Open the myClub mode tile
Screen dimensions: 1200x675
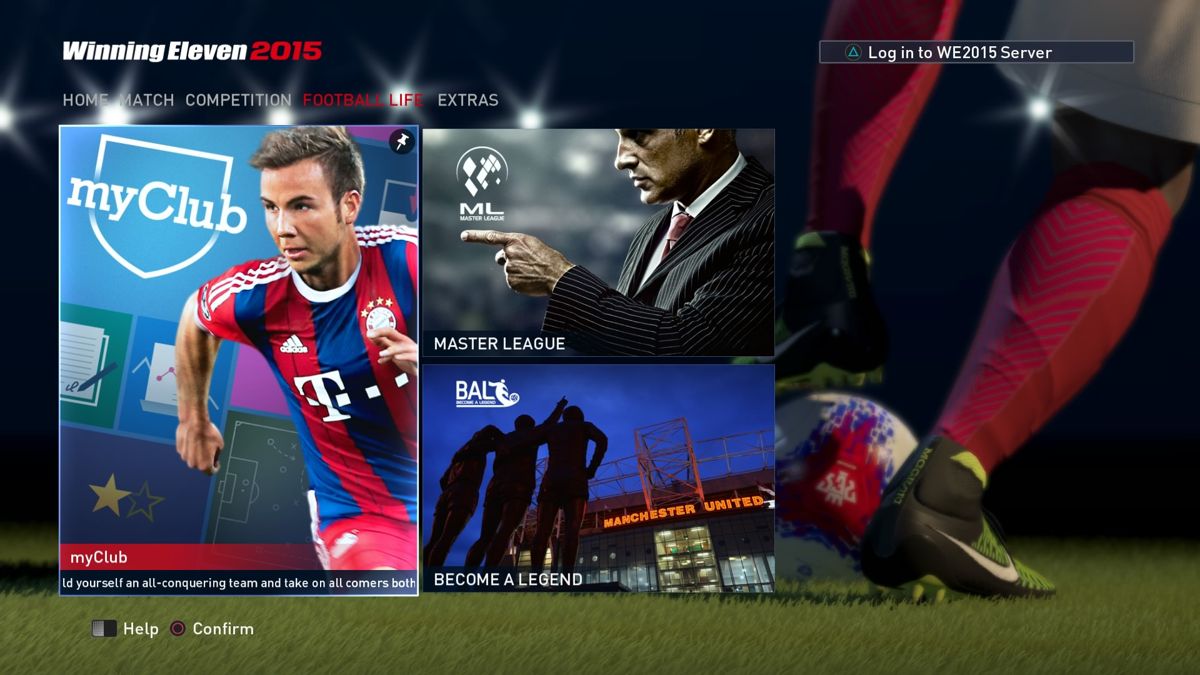pyautogui.click(x=239, y=360)
